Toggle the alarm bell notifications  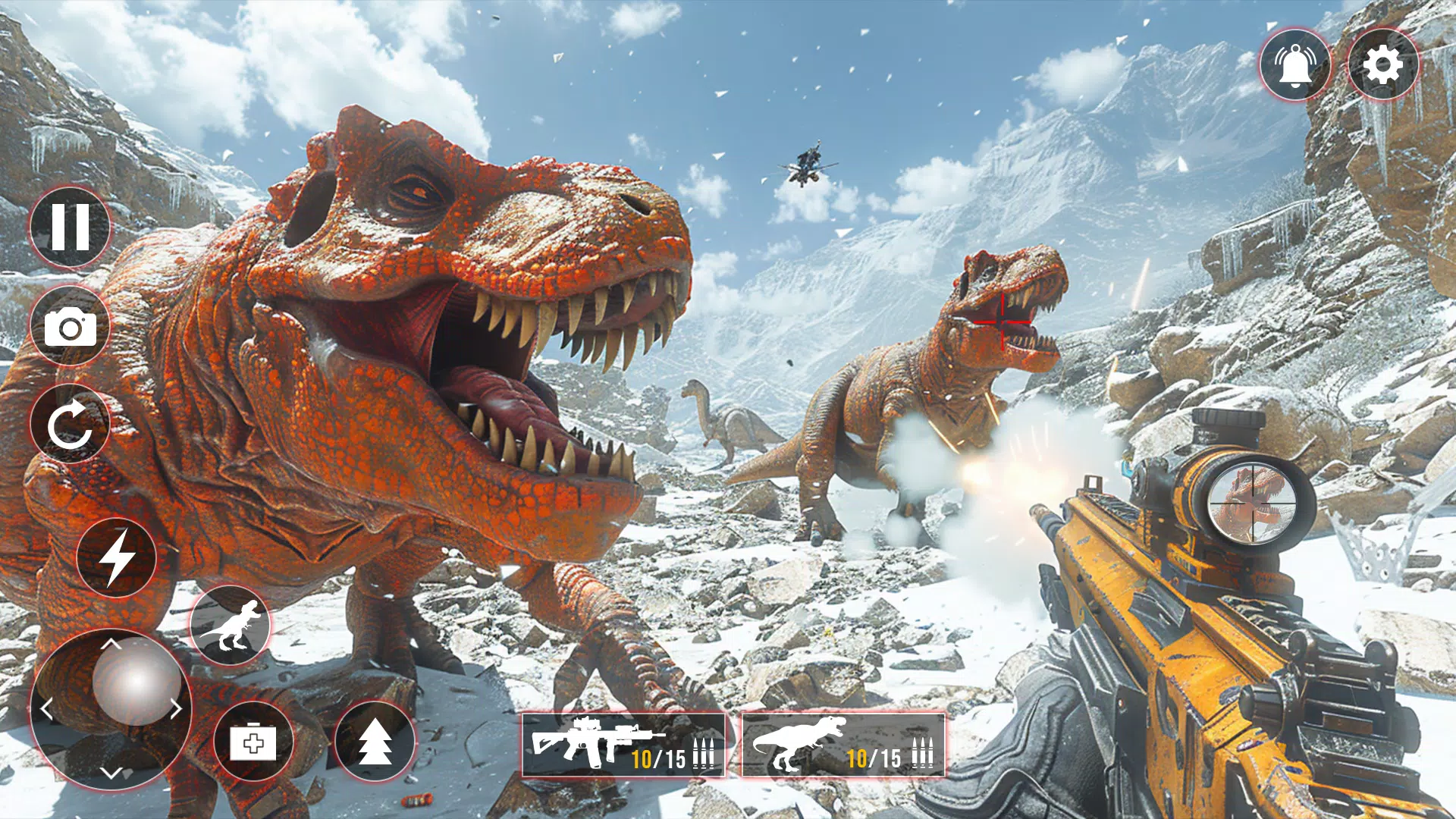(x=1295, y=65)
